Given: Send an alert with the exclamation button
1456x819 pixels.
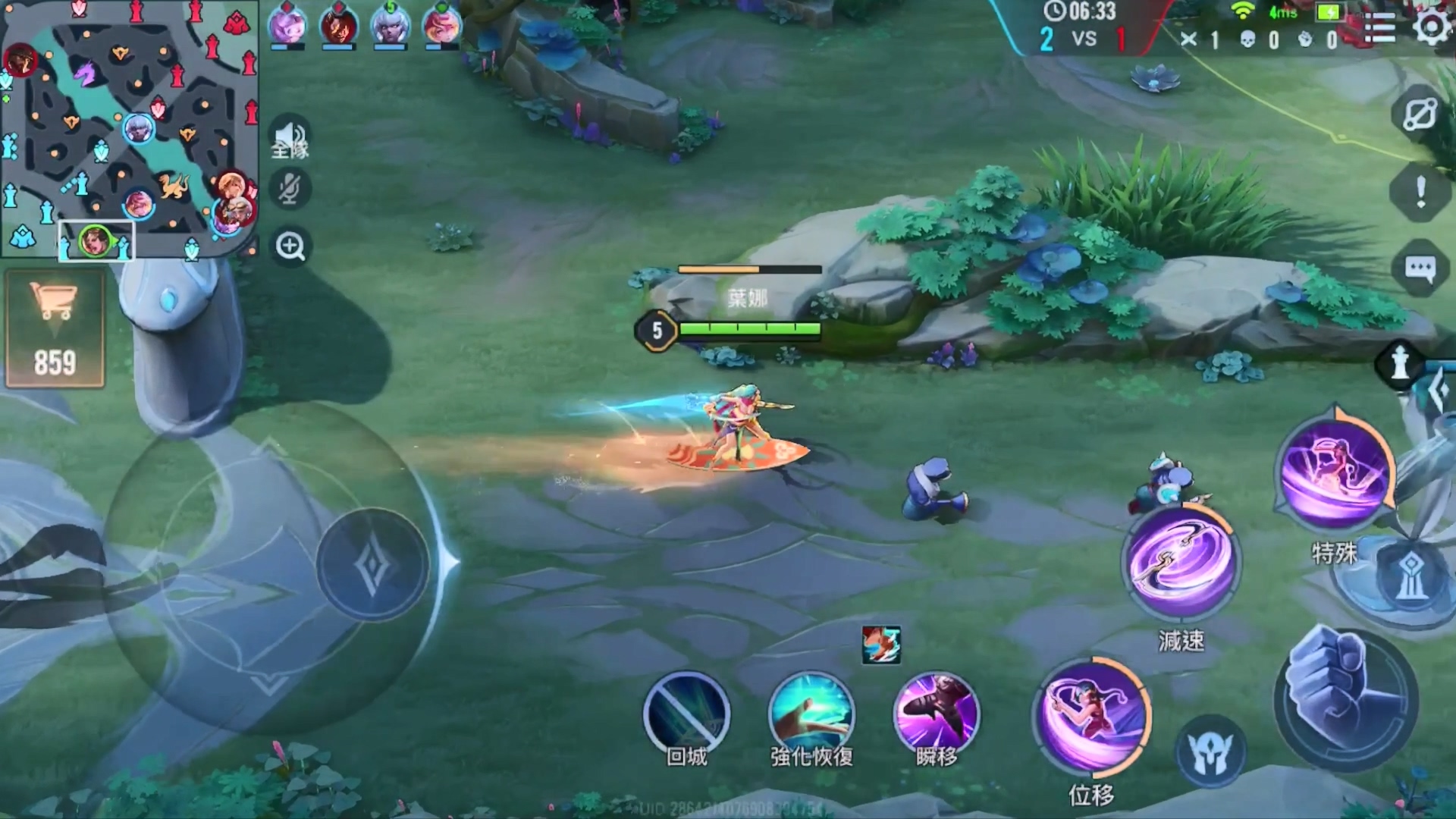Looking at the screenshot, I should [1420, 191].
